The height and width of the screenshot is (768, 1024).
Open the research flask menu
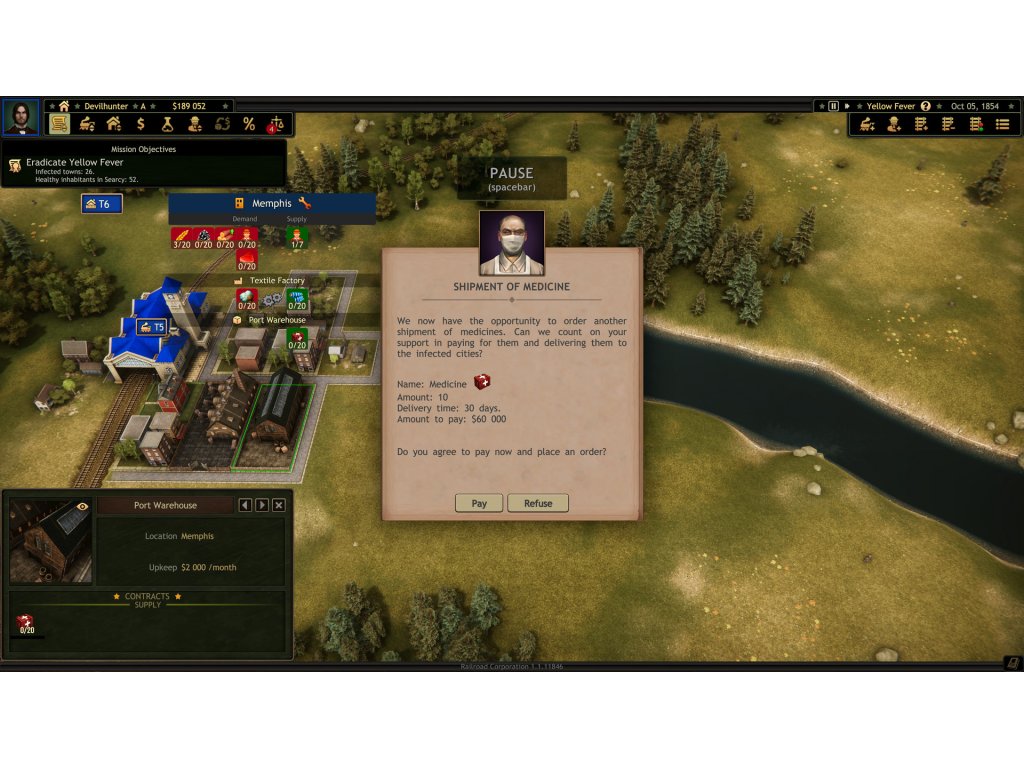click(168, 124)
